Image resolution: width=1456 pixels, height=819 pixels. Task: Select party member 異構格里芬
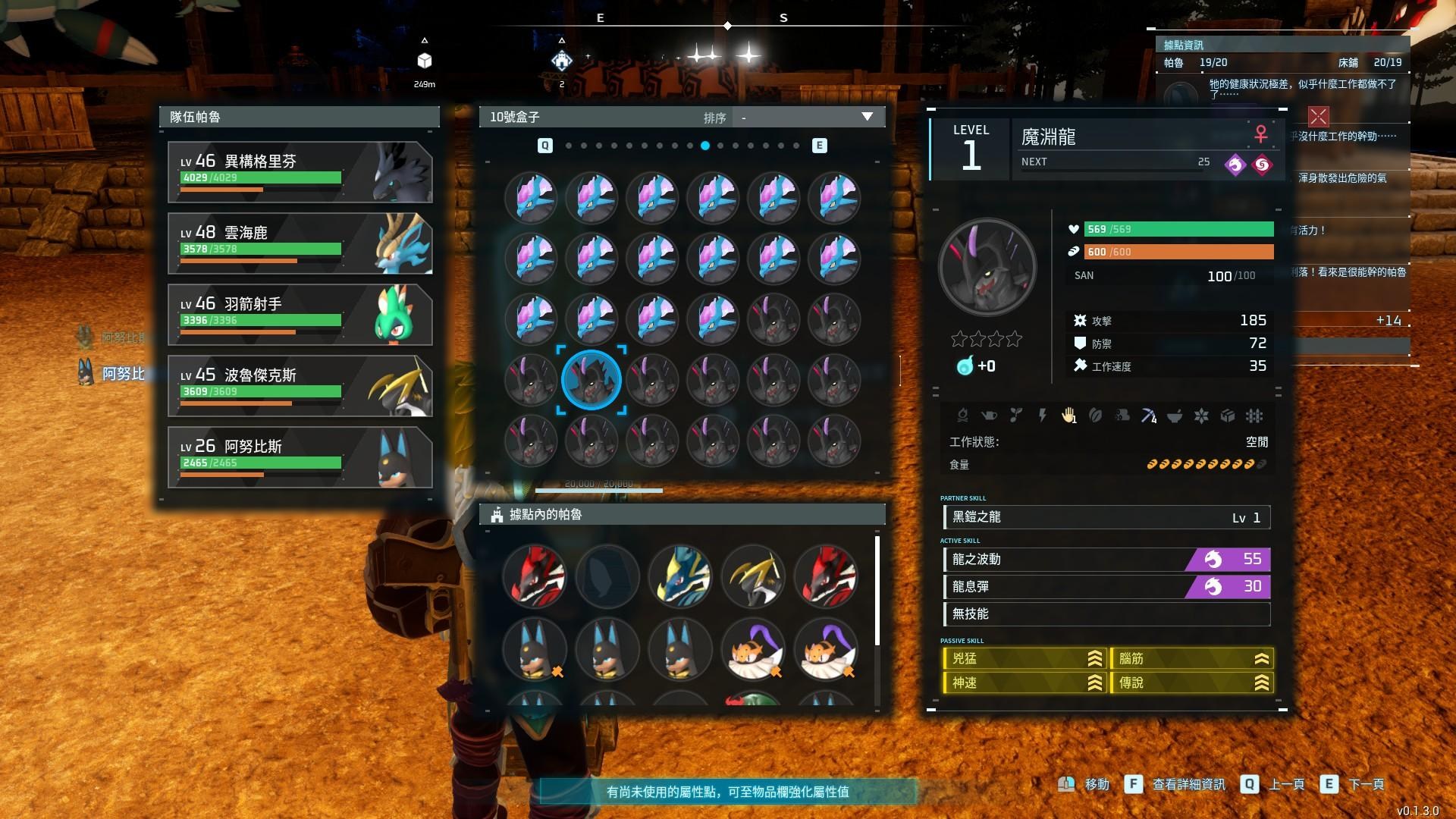300,171
